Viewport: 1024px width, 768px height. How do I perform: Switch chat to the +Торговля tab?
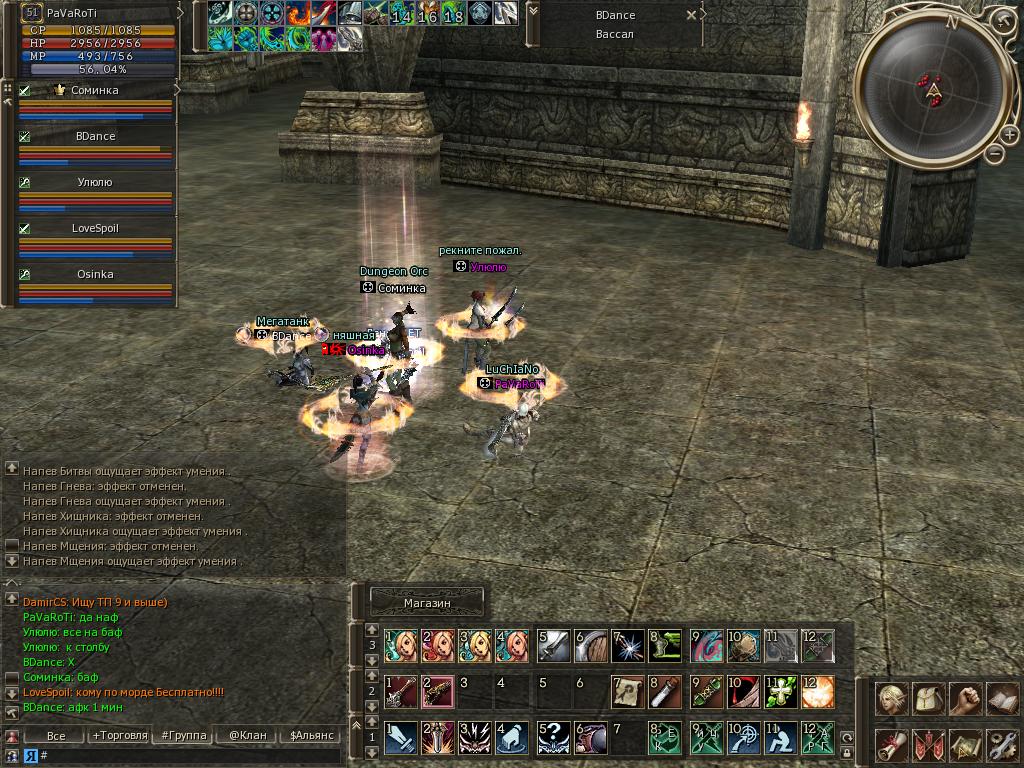[119, 735]
